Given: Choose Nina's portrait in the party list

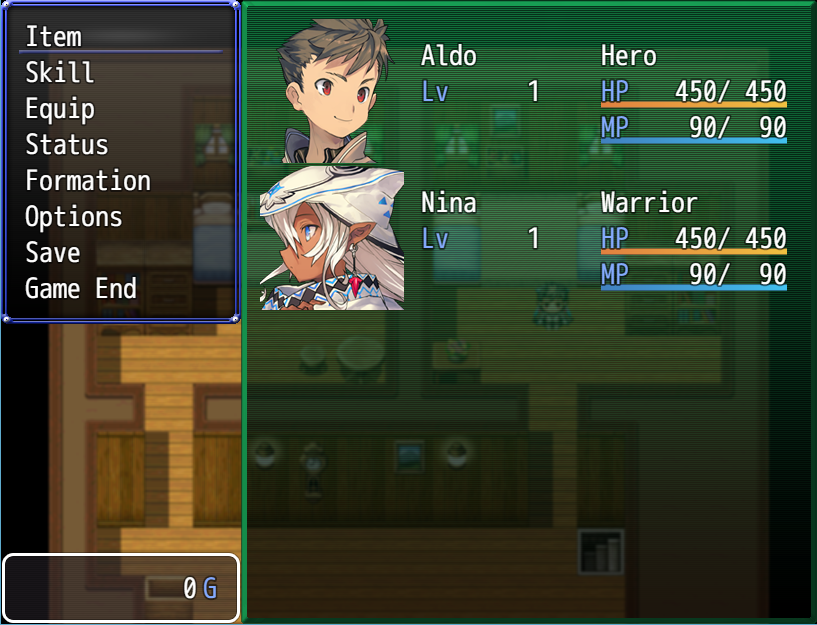Looking at the screenshot, I should [332, 239].
